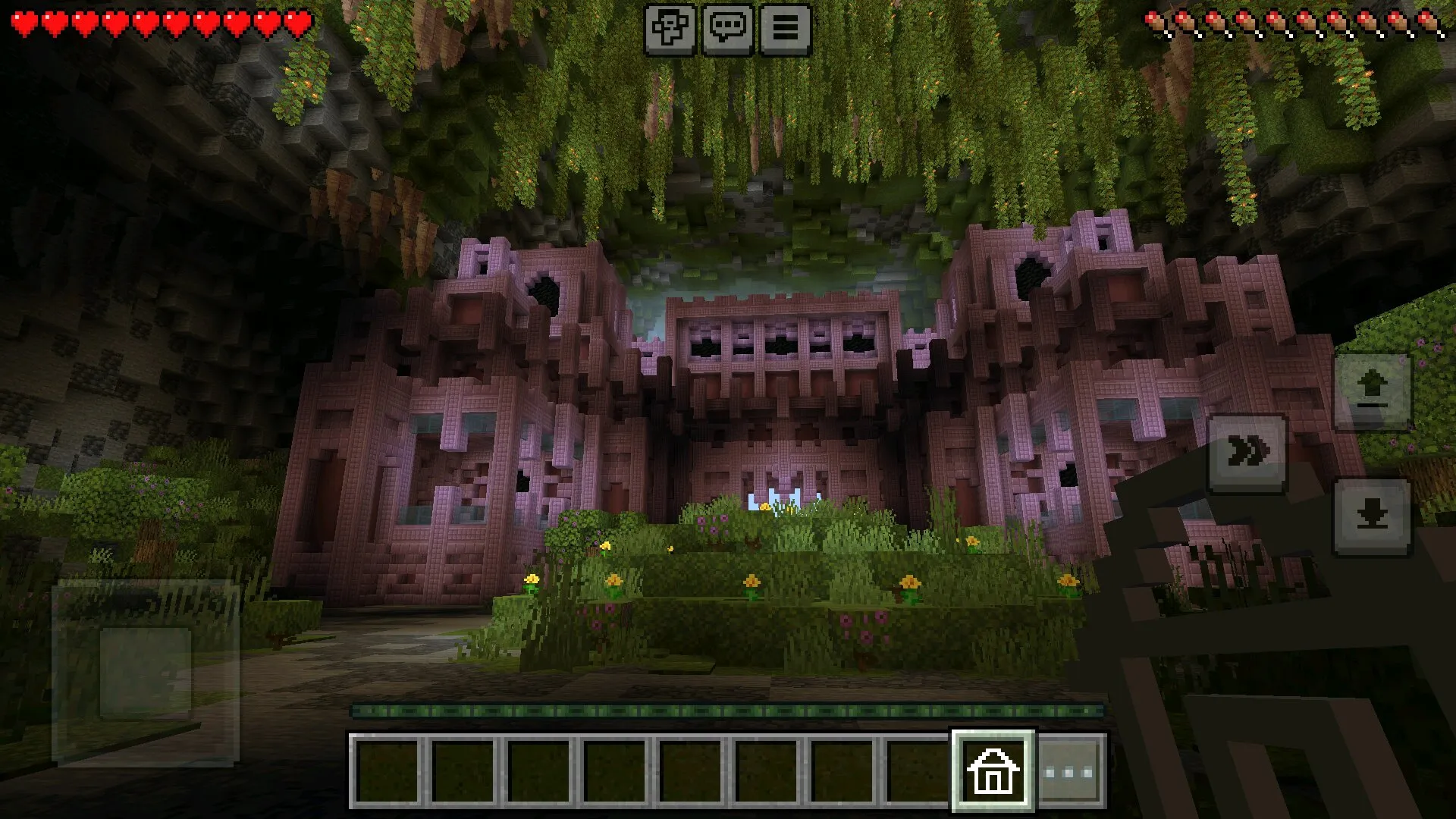Image resolution: width=1456 pixels, height=819 pixels.
Task: Tap the movement joystick pad
Action: 146,672
